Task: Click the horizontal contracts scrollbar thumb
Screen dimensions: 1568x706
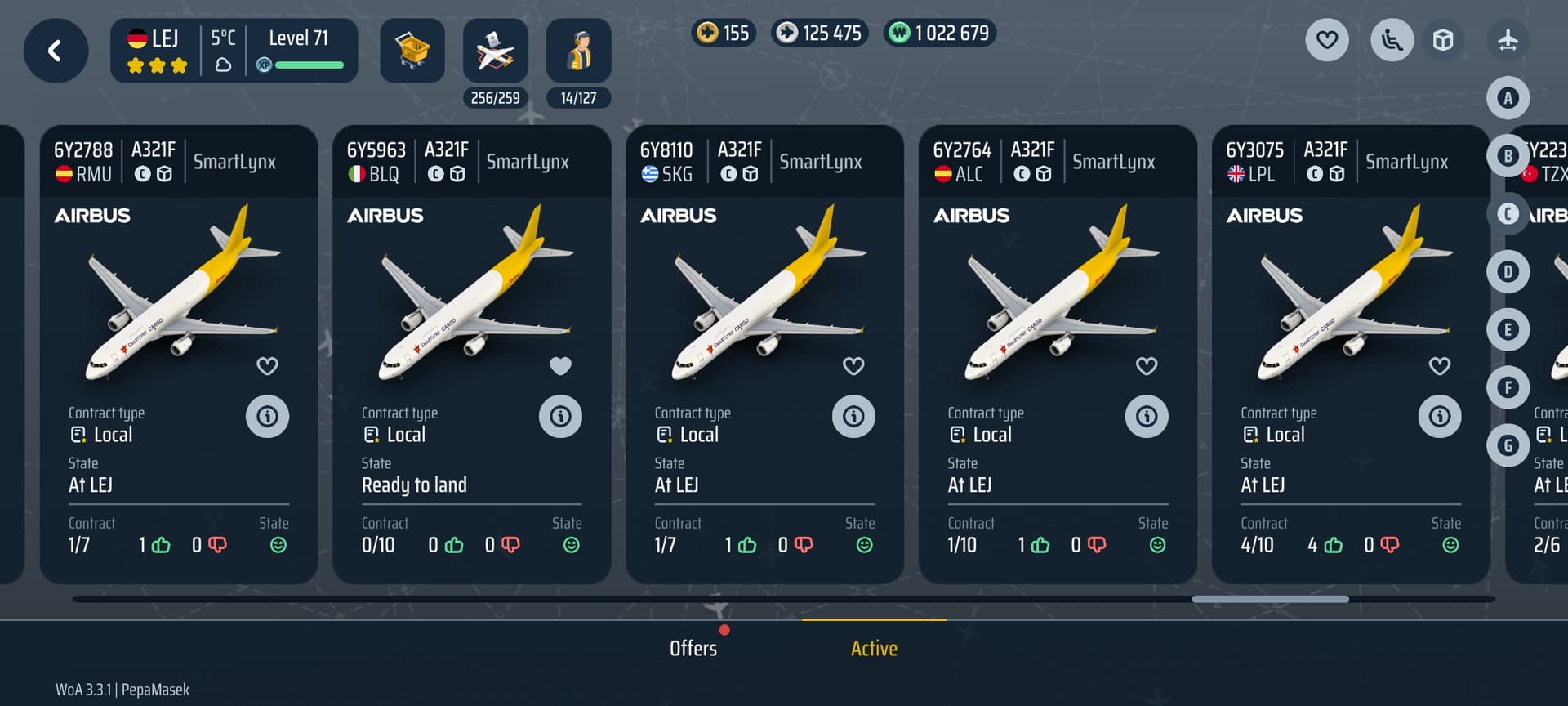Action: (1270, 599)
